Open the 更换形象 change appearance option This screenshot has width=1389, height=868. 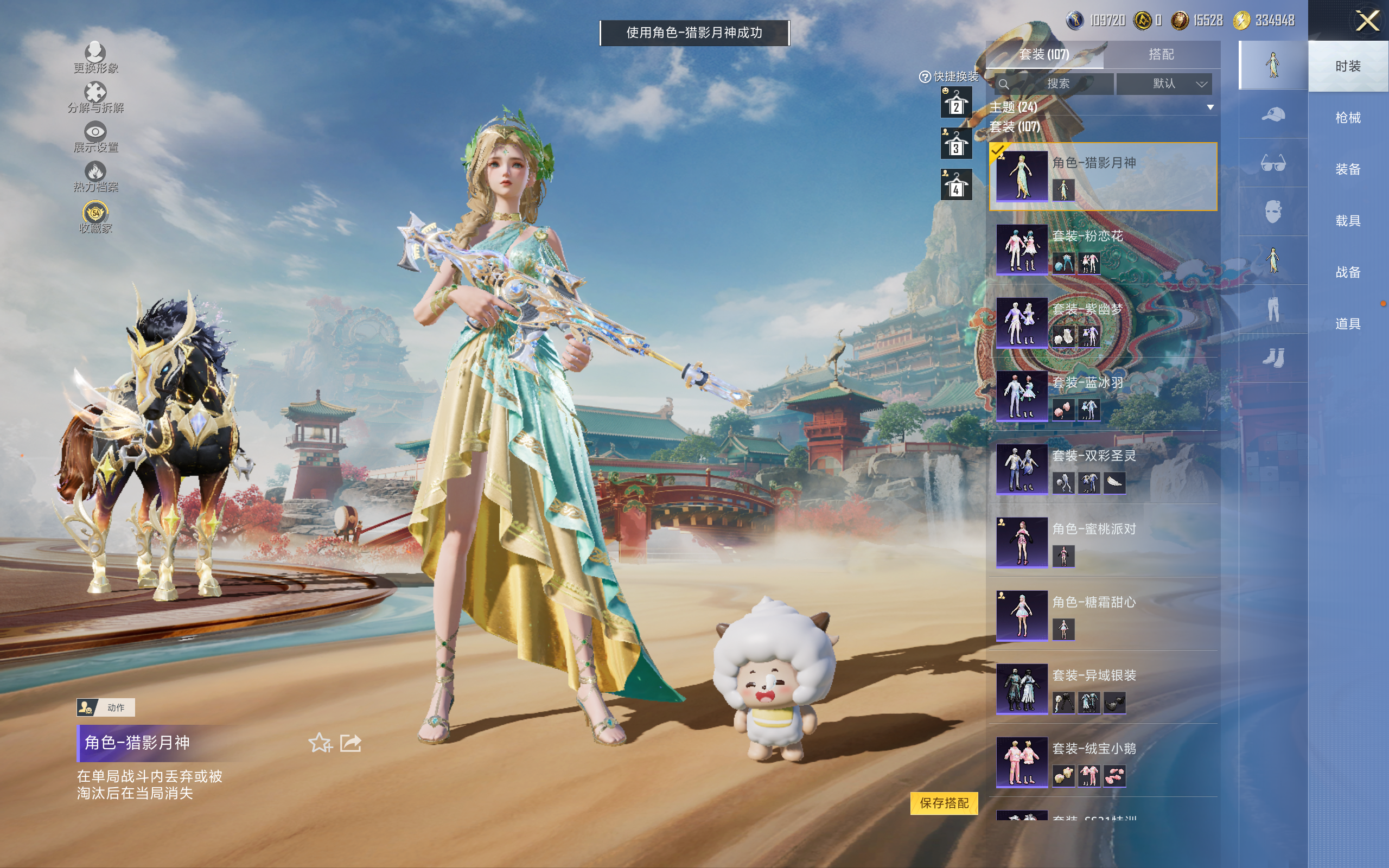(95, 58)
